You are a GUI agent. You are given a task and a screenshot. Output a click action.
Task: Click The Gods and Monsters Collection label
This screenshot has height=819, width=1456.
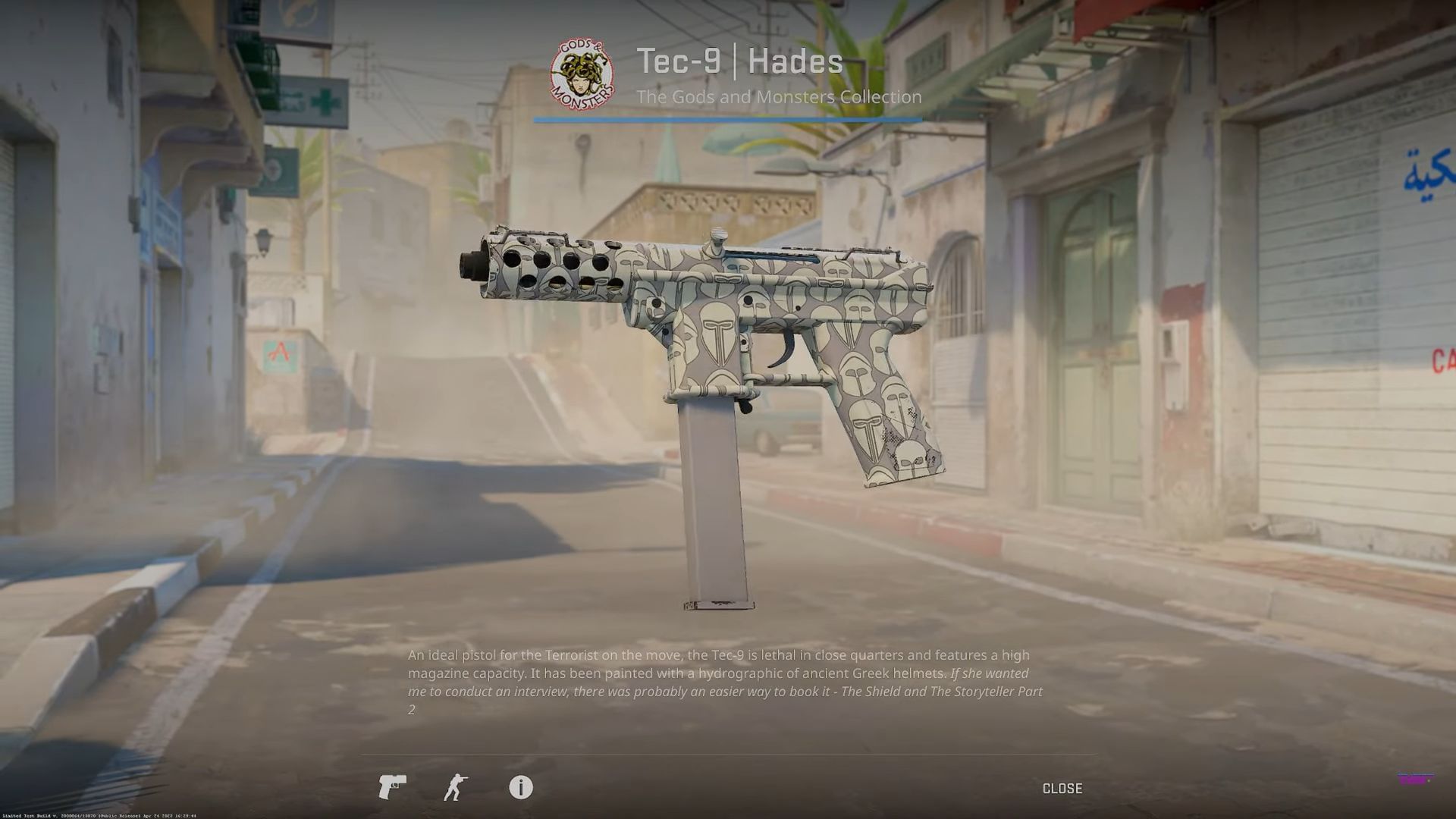tap(778, 97)
